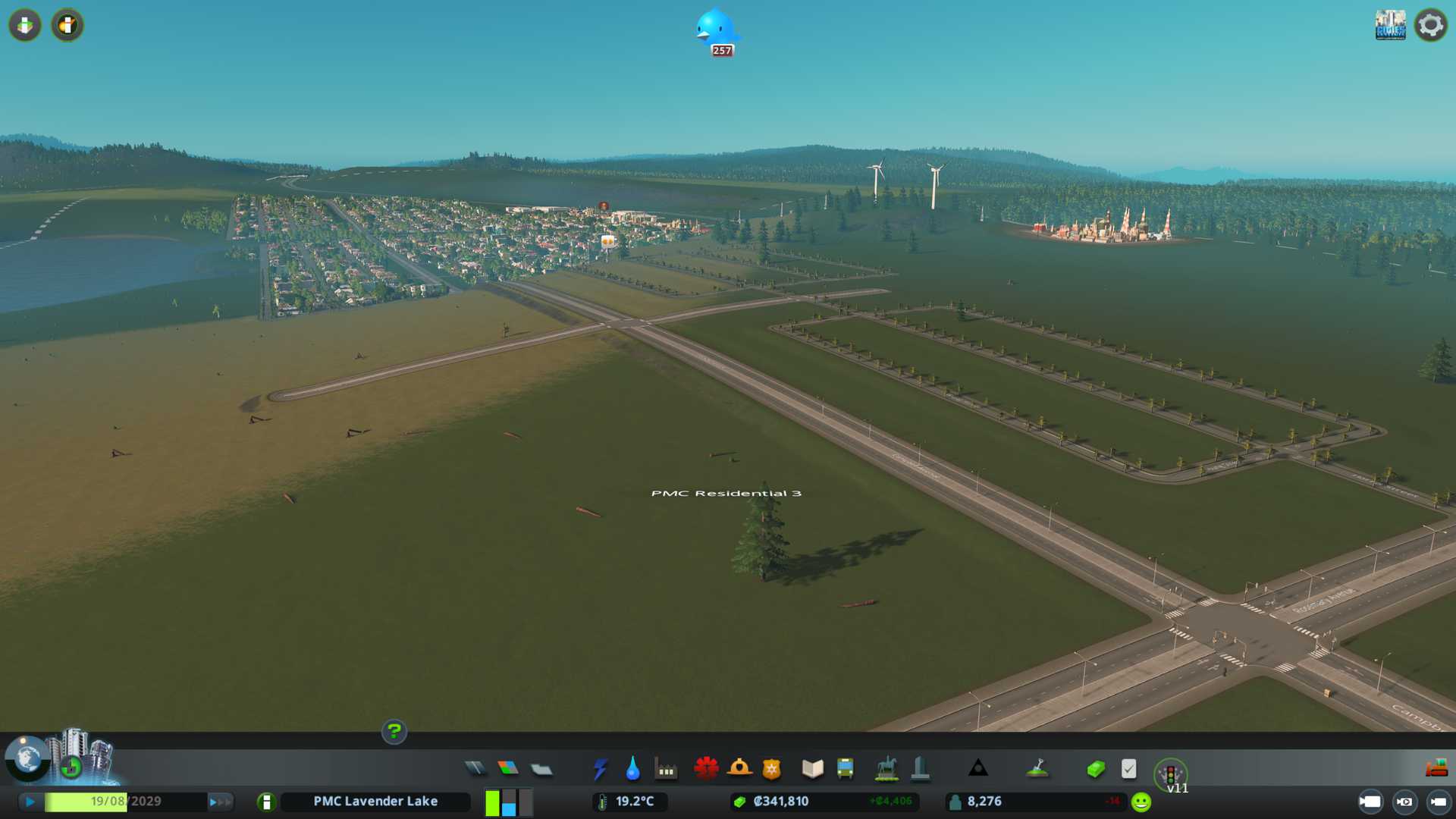Click the green question mark advisor button
Viewport: 1456px width, 819px height.
pyautogui.click(x=394, y=731)
